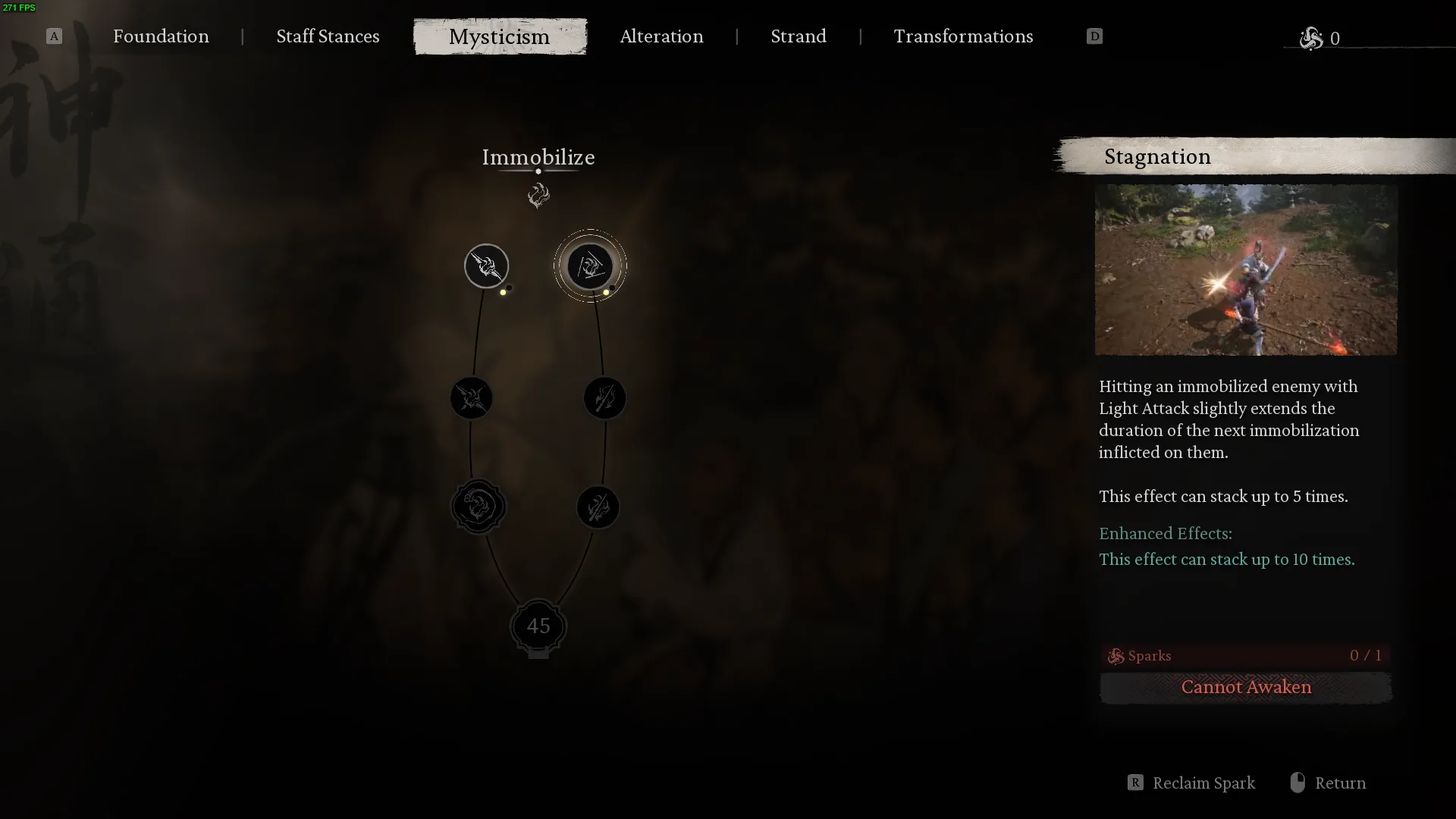
Task: Open the Transformations tab
Action: [963, 36]
